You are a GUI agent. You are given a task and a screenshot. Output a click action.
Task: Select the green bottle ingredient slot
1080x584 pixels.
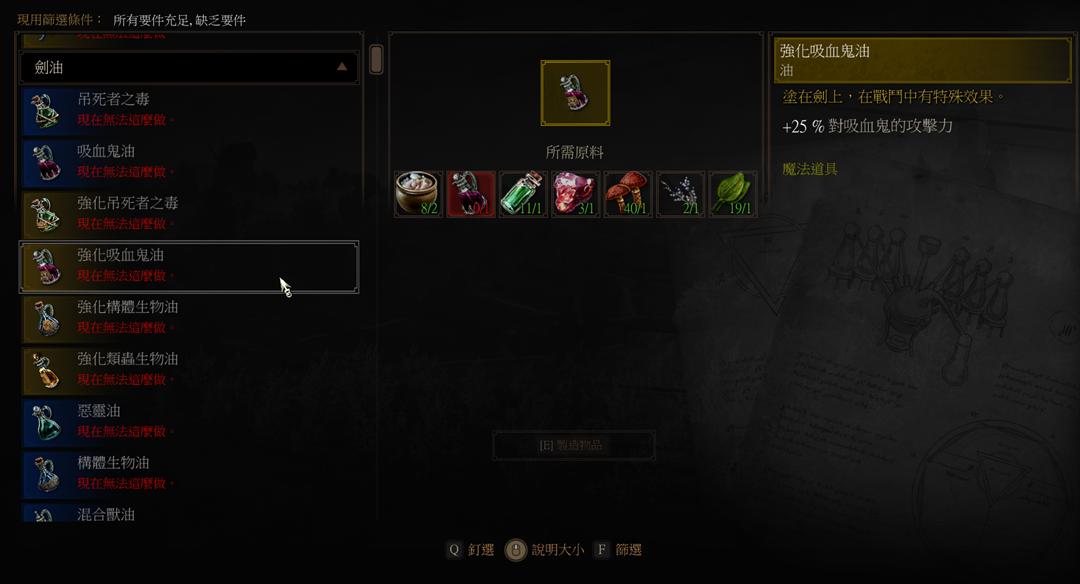[x=523, y=194]
